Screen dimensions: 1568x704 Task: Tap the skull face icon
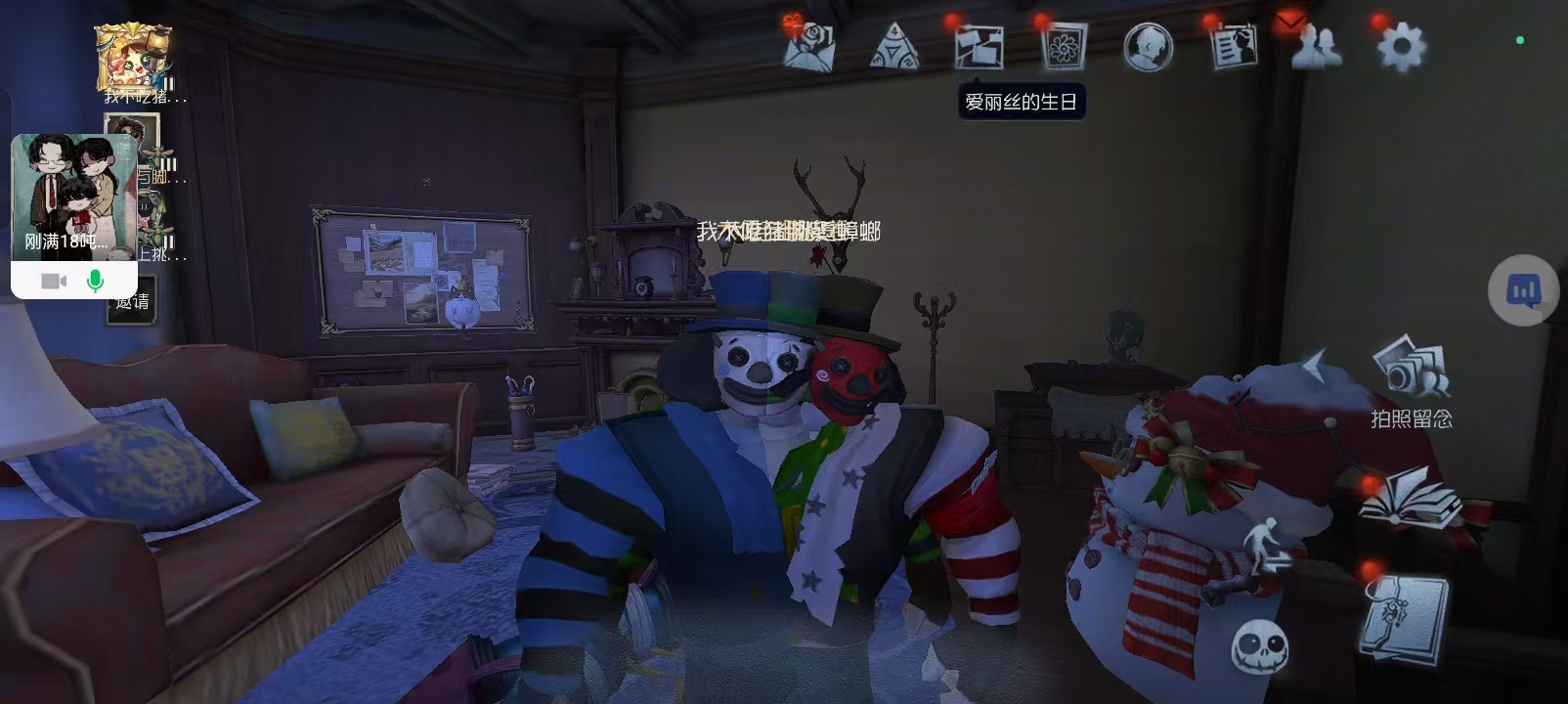(x=1259, y=646)
